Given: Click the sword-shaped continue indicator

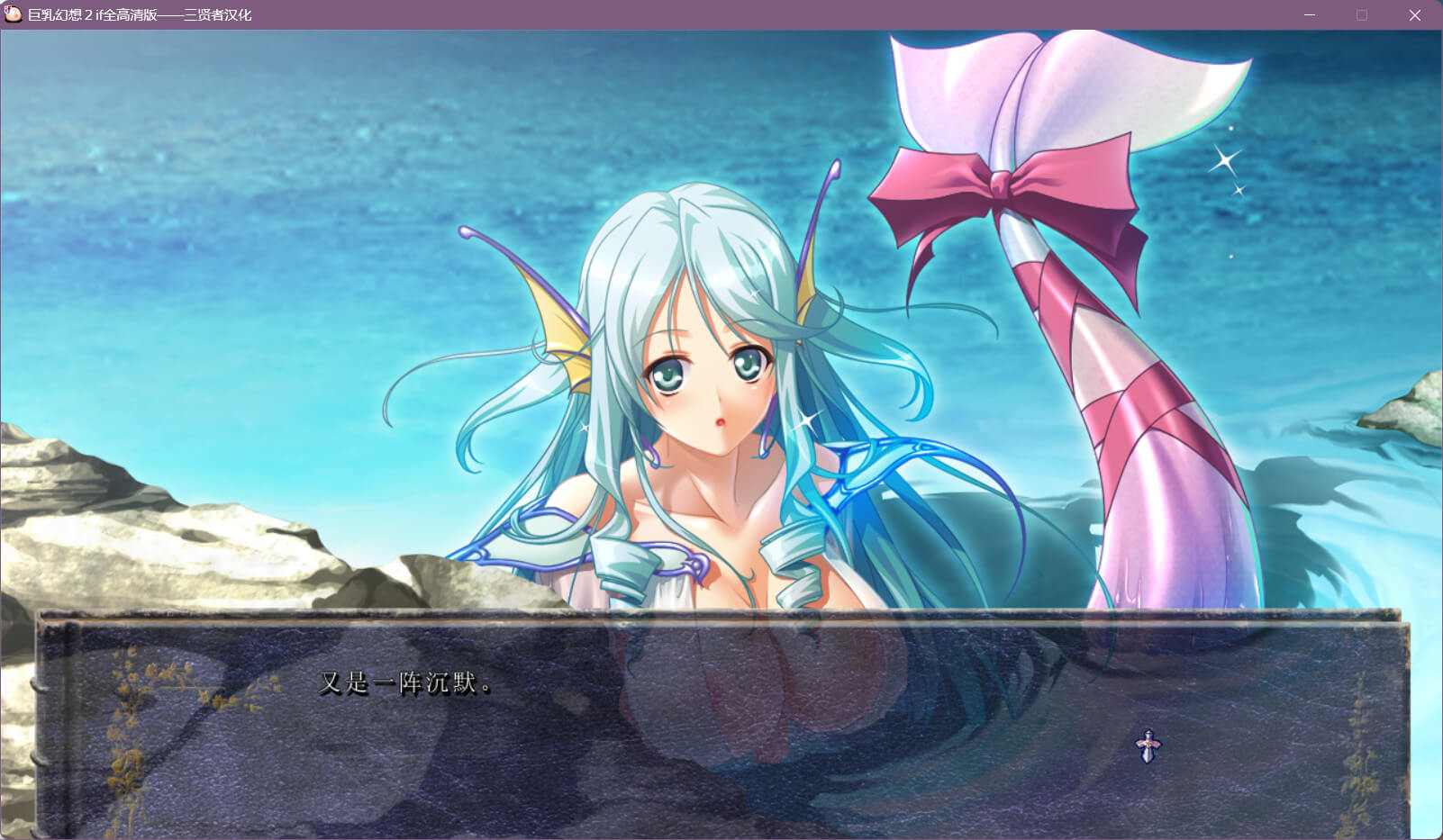Looking at the screenshot, I should point(1148,745).
